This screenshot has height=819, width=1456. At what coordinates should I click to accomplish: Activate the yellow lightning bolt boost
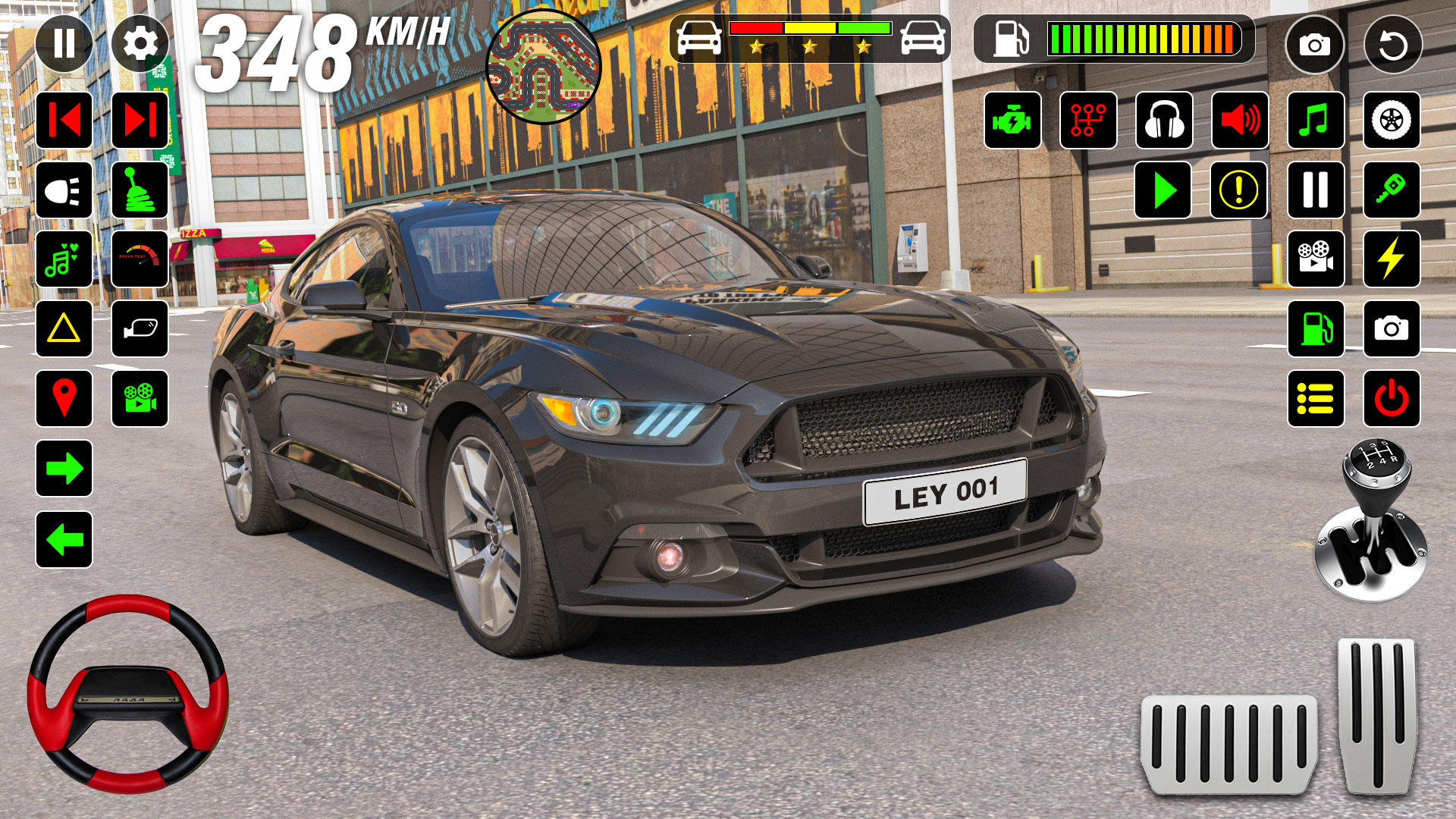(x=1392, y=259)
